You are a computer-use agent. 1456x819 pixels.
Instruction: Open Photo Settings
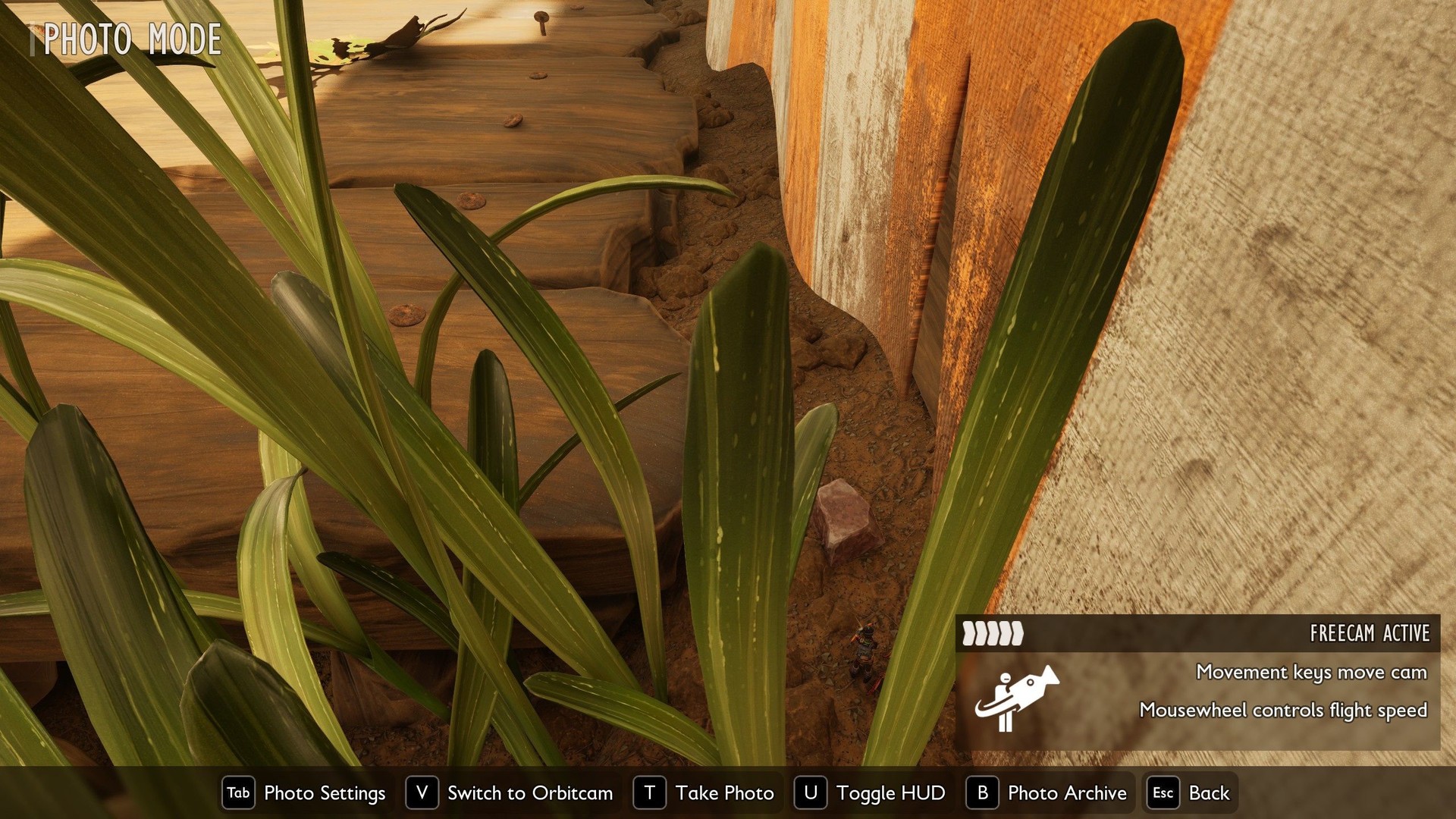coord(305,793)
